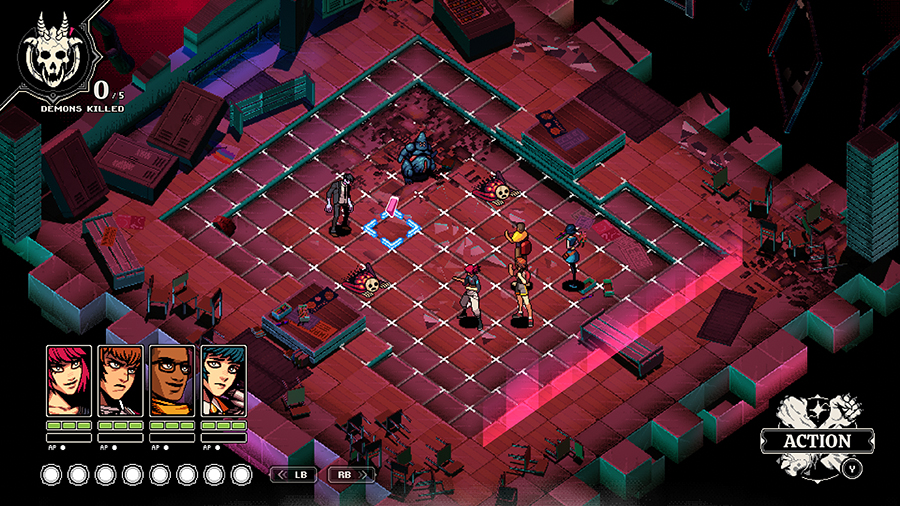Open the Action menu
The height and width of the screenshot is (506, 900).
click(x=817, y=440)
